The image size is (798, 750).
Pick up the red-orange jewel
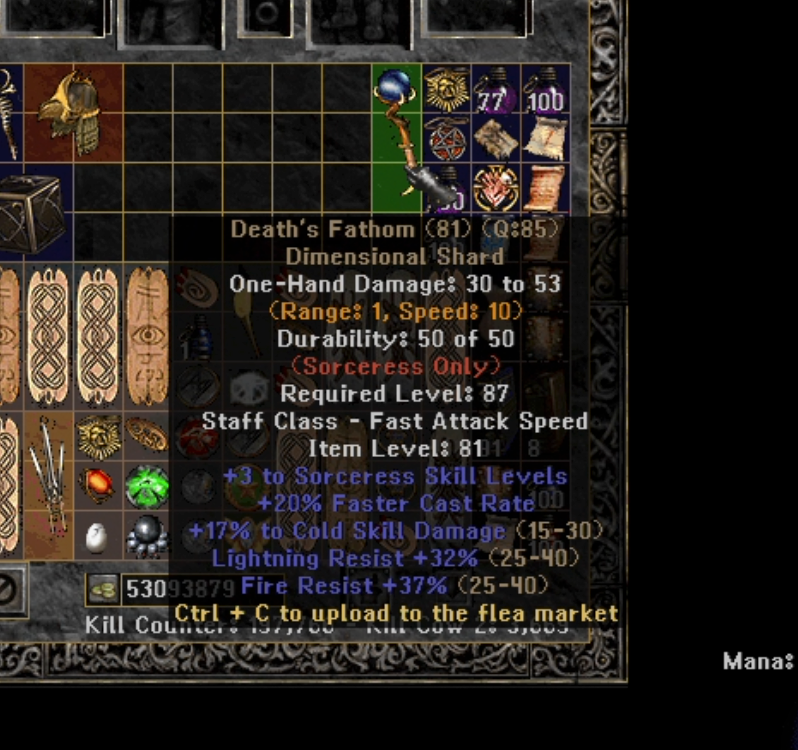97,486
